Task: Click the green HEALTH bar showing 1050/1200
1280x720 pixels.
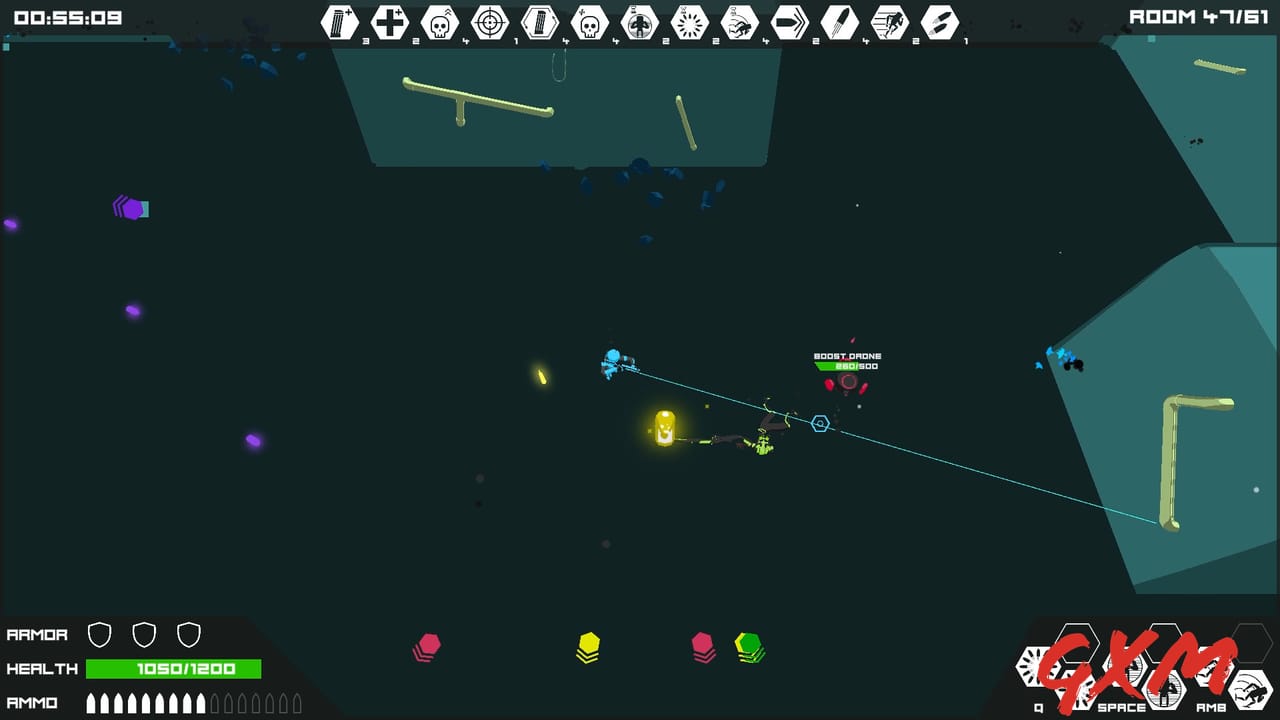Action: point(172,668)
